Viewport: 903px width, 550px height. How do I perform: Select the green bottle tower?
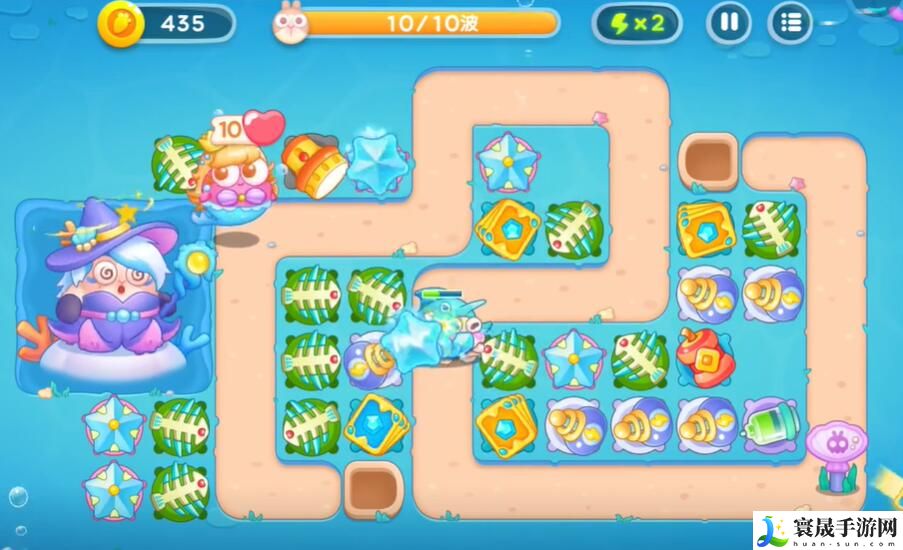coord(768,423)
